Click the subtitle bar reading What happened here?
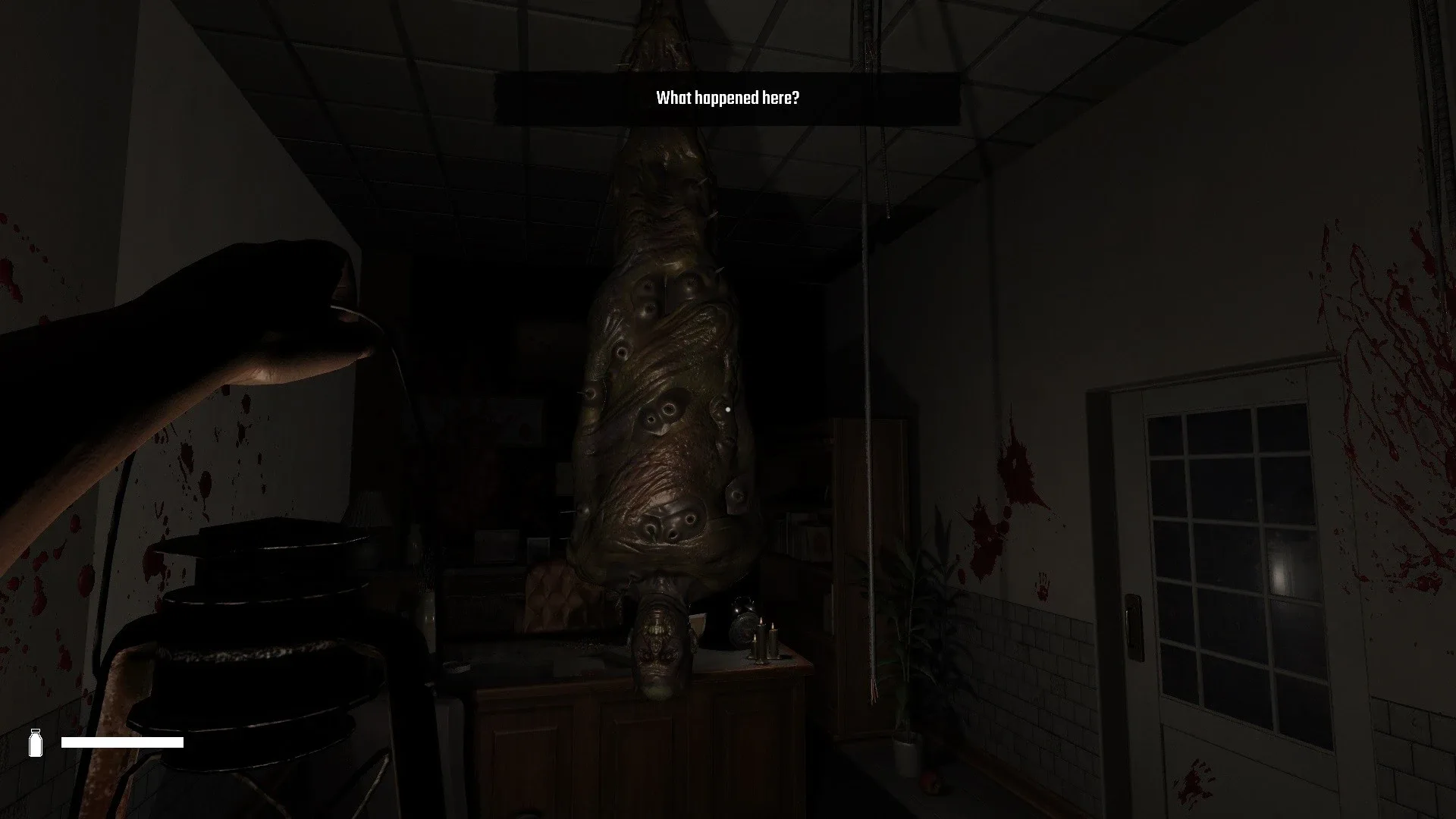The width and height of the screenshot is (1456, 819). click(726, 97)
